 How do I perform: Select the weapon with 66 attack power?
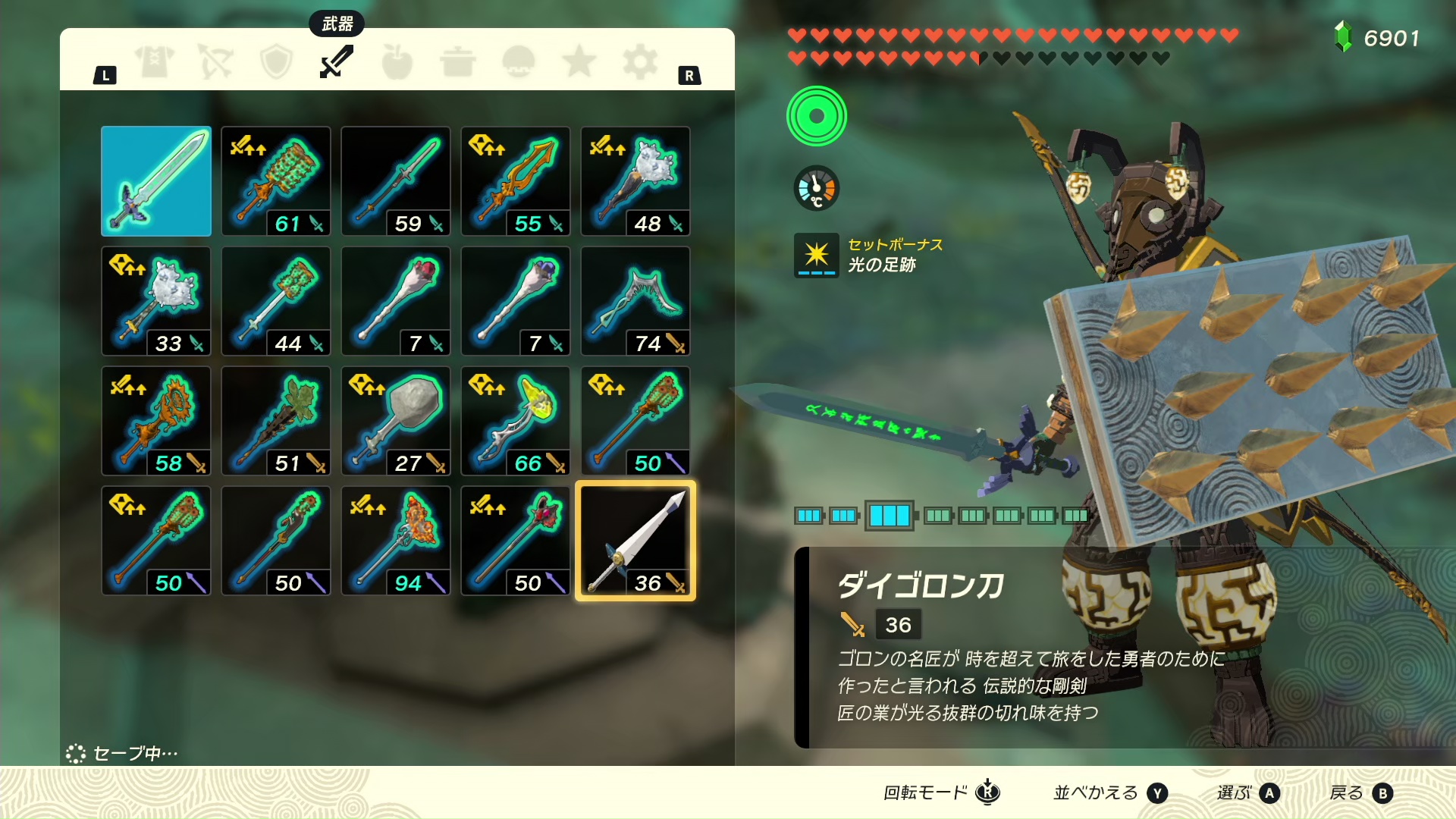point(516,421)
